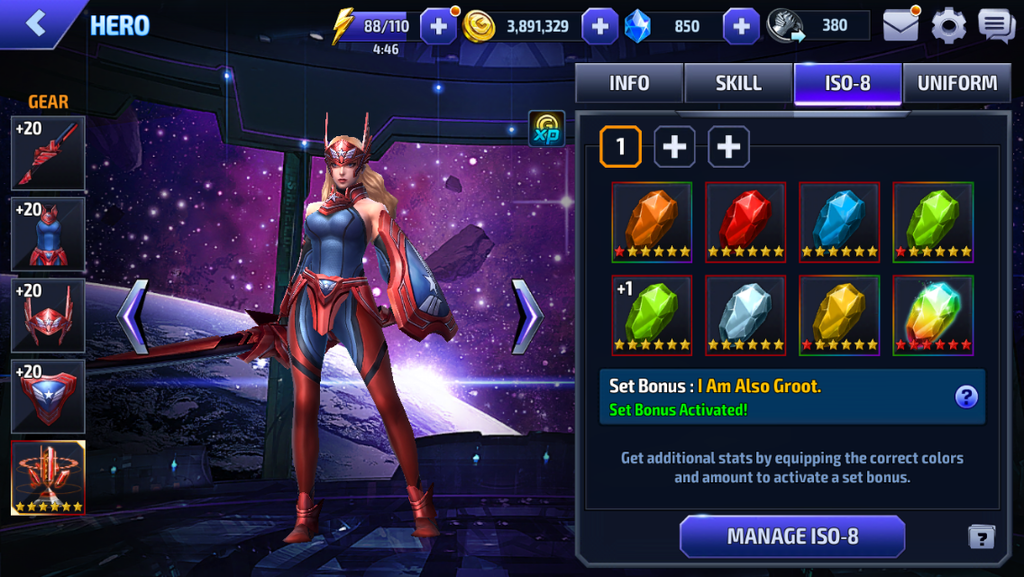The image size is (1024, 577).
Task: Open the SKILL tab
Action: [738, 84]
